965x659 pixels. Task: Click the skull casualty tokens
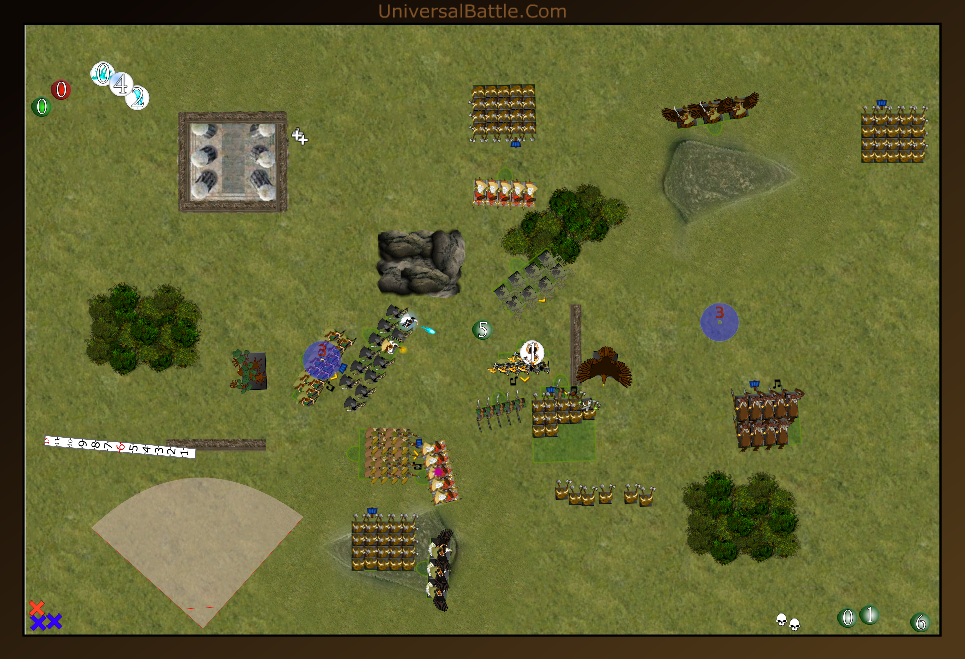coord(788,622)
